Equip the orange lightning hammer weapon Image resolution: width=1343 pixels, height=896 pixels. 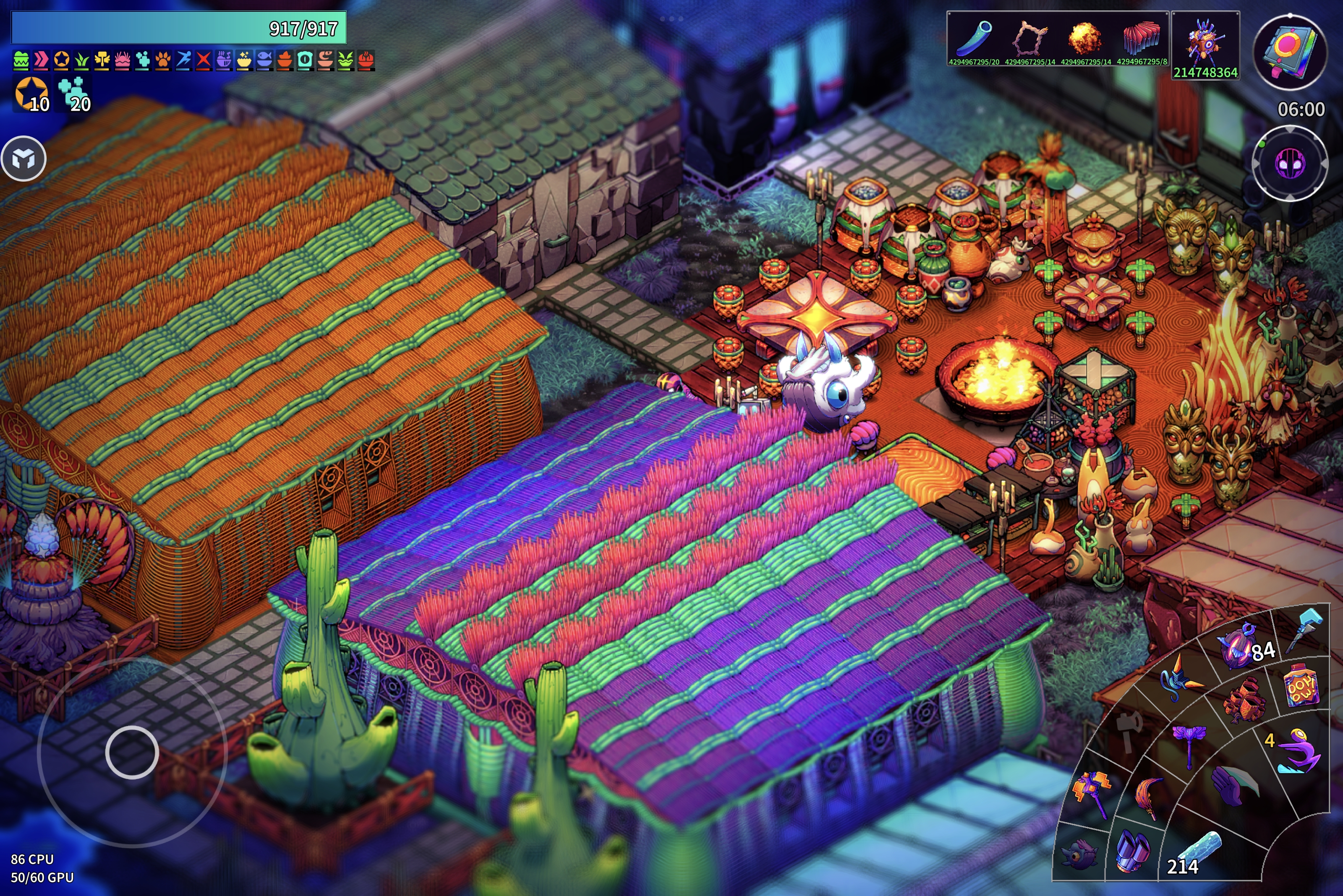coord(1092,792)
